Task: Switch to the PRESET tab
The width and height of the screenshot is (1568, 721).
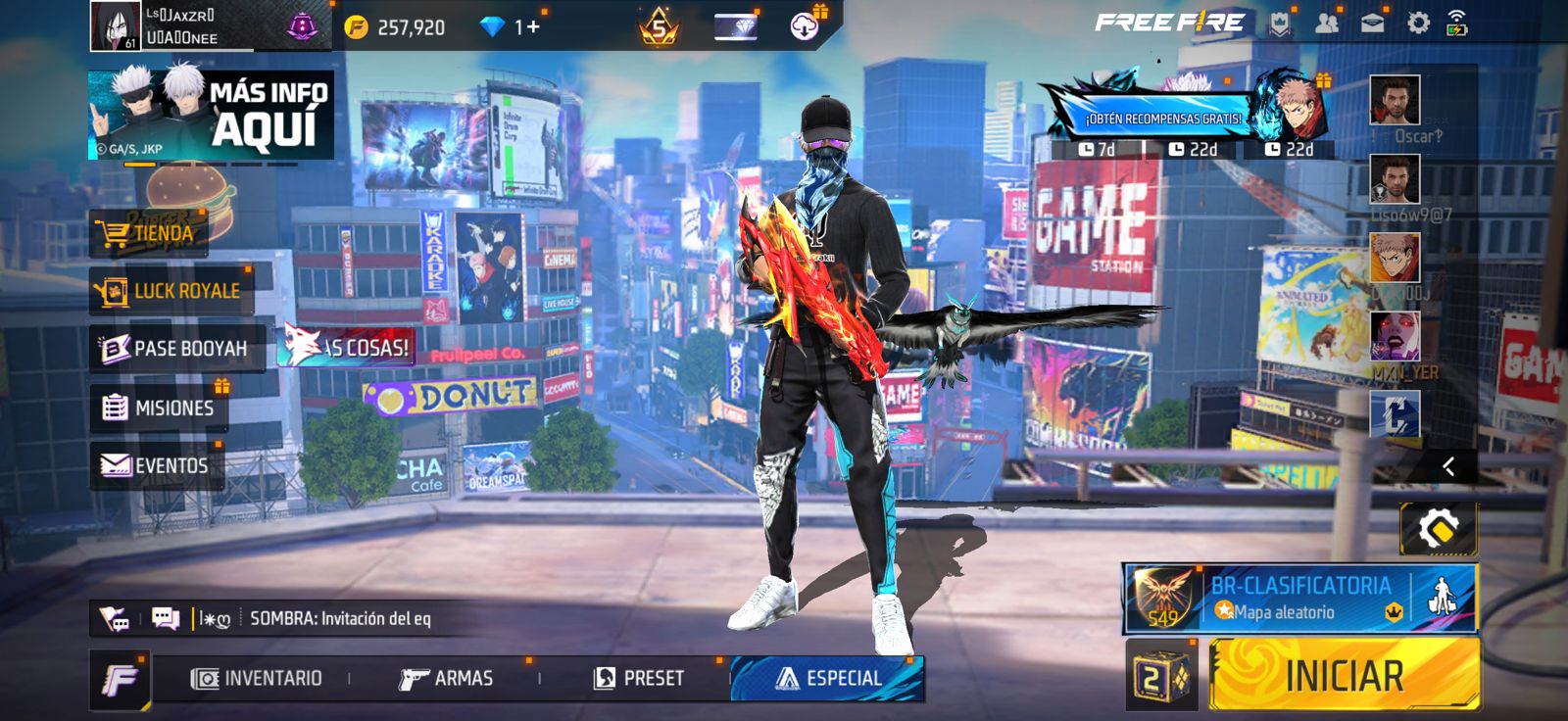Action: click(639, 678)
